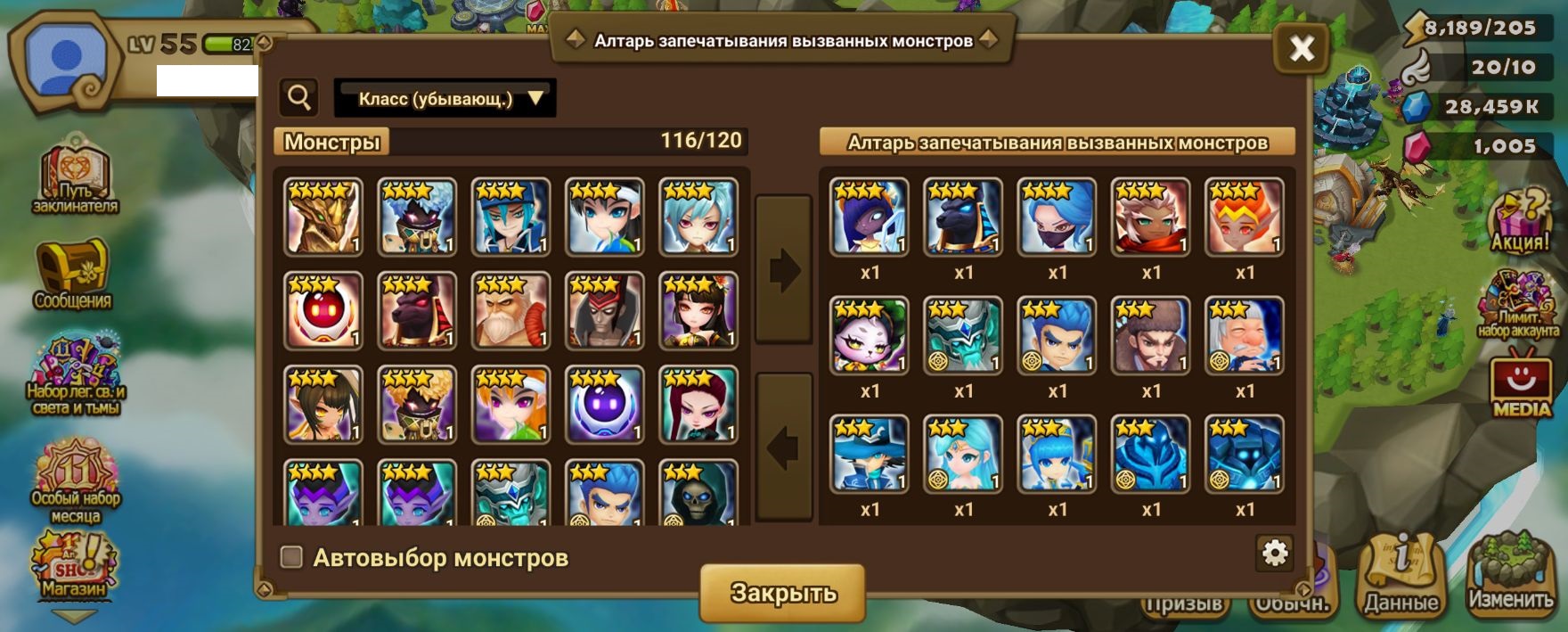
Task: Pick the white-bearded old man monster
Action: tap(510, 311)
